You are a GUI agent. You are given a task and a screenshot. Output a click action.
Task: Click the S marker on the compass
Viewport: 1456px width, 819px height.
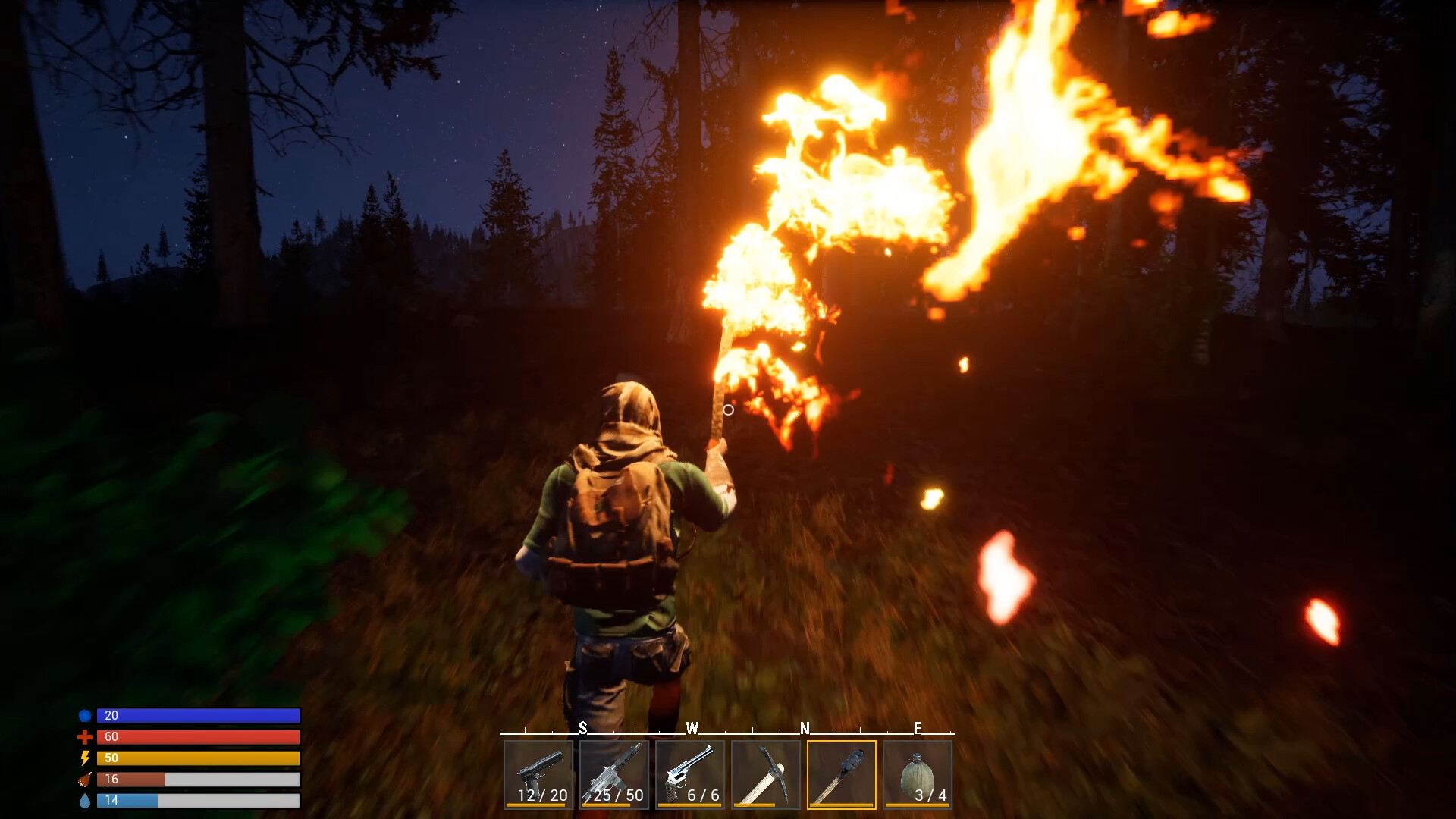click(583, 727)
